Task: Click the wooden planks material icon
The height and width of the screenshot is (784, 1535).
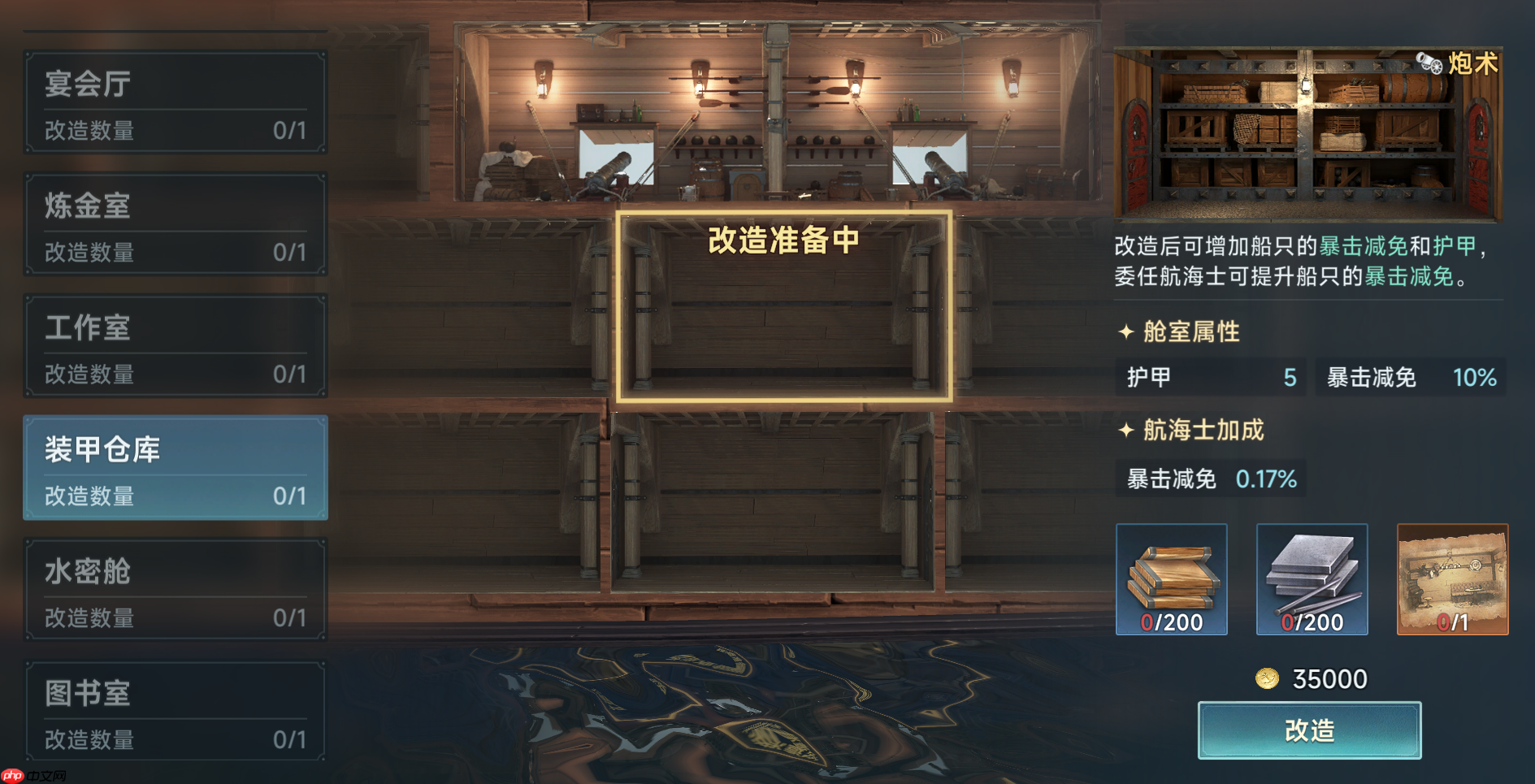Action: pos(1172,578)
